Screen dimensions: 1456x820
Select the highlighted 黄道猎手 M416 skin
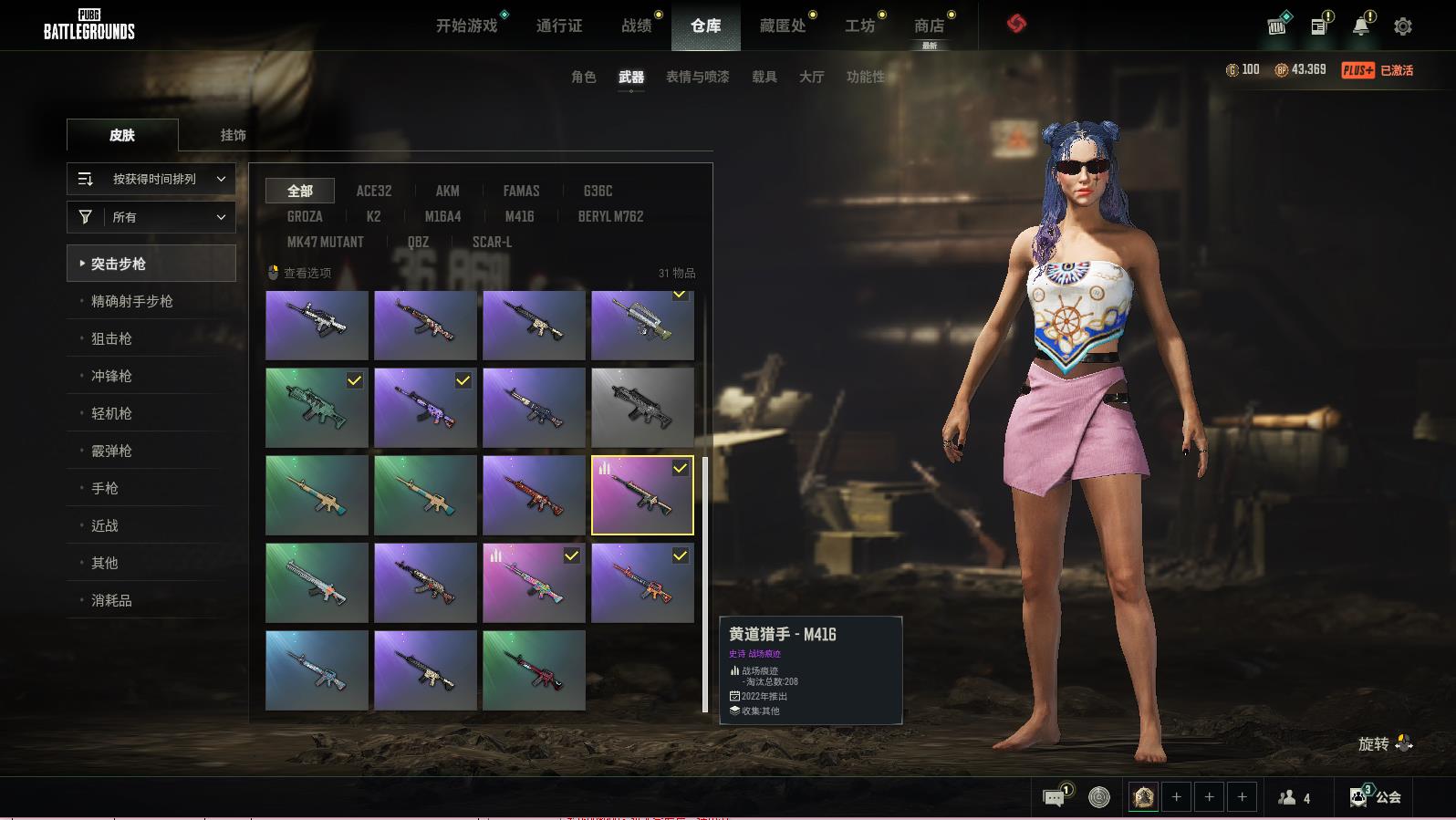click(642, 495)
